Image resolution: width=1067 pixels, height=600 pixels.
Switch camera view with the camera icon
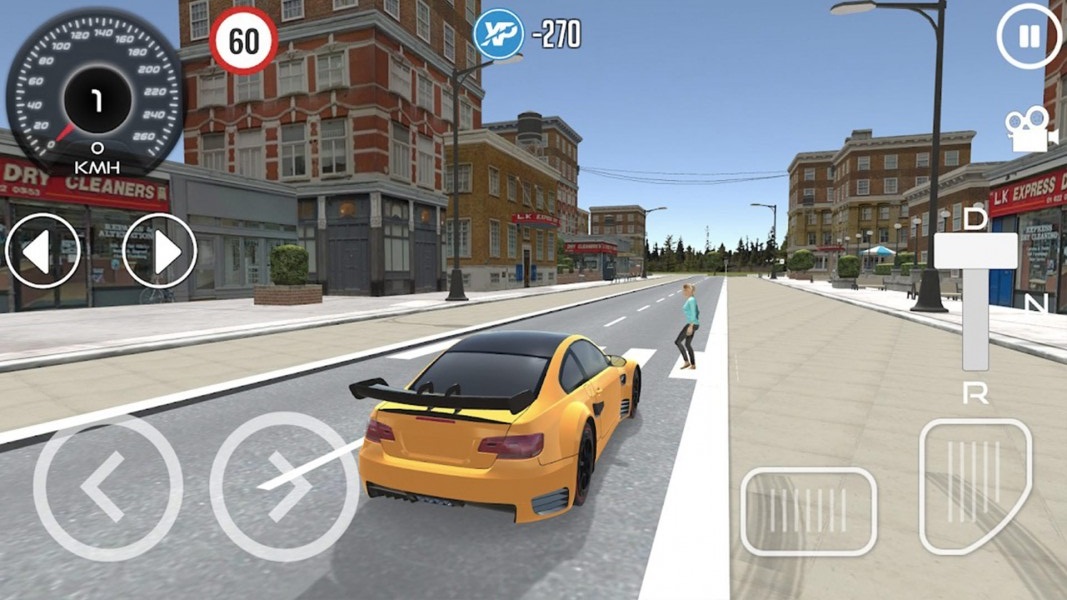[x=1027, y=130]
